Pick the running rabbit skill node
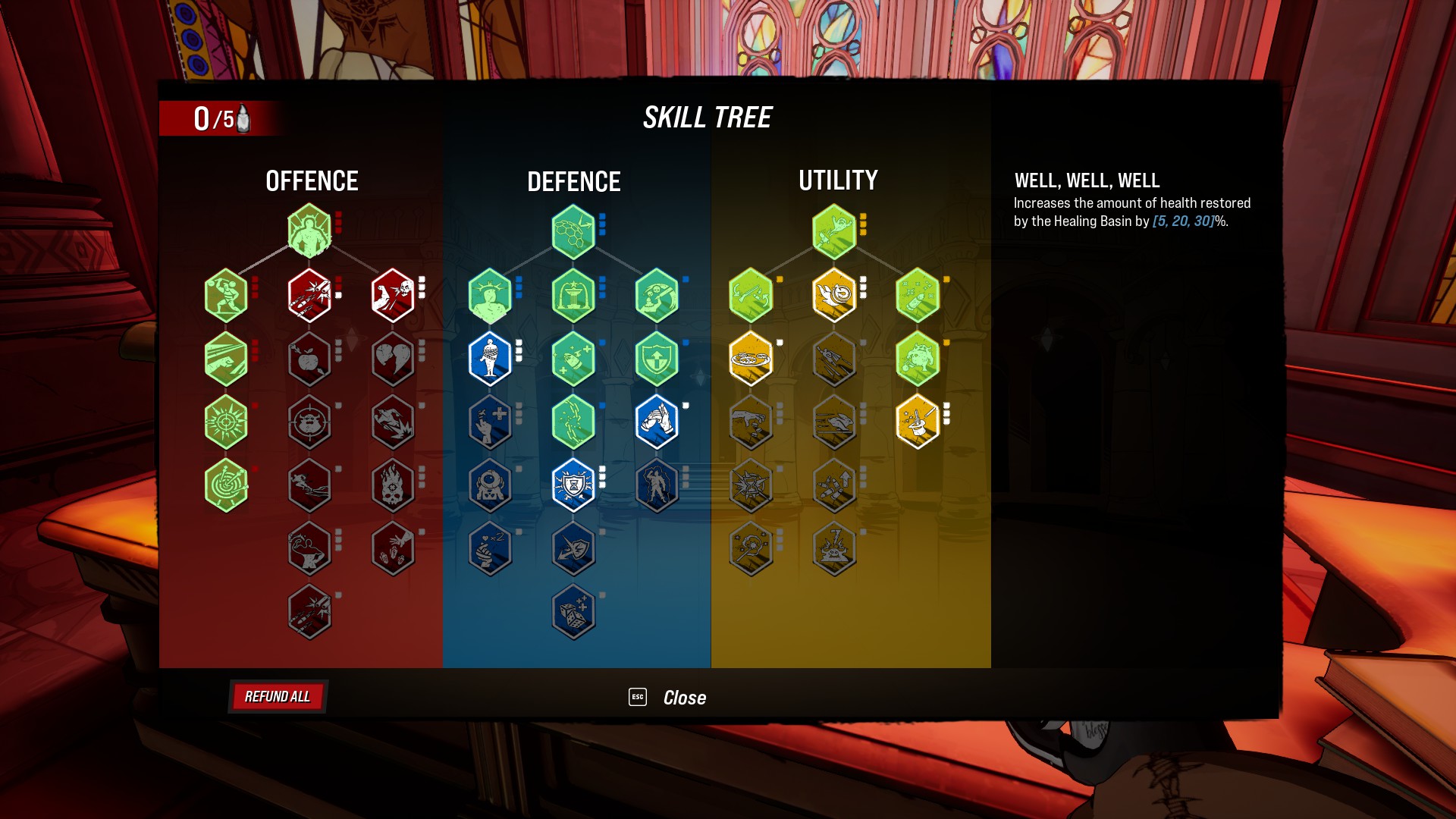 (834, 422)
